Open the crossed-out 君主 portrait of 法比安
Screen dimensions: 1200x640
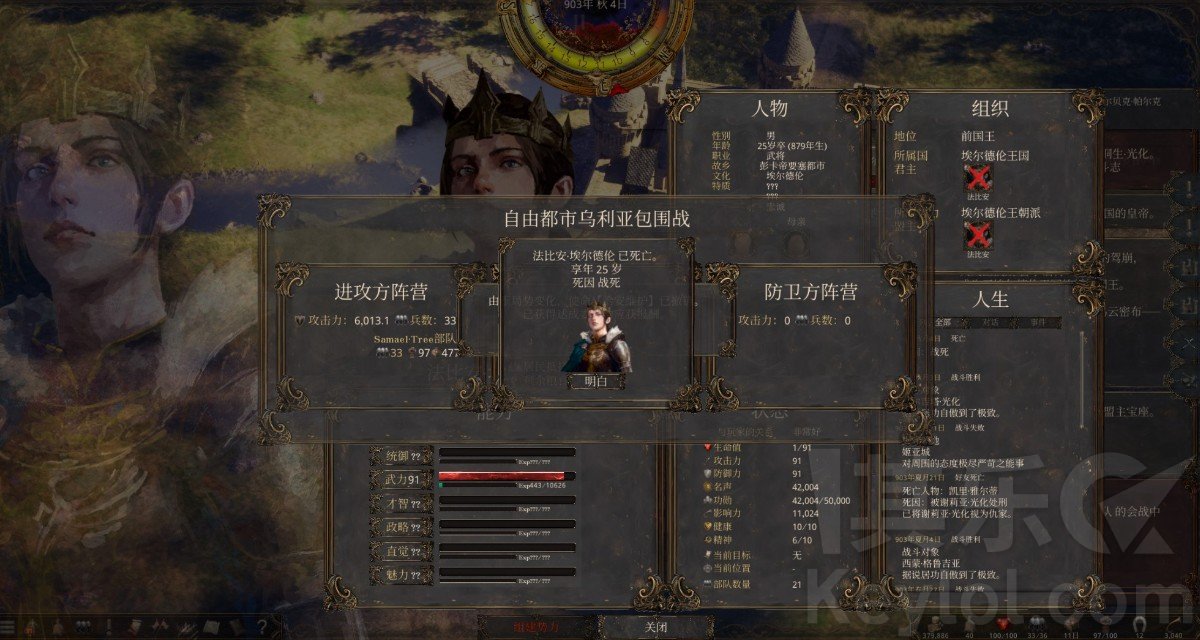pyautogui.click(x=976, y=180)
